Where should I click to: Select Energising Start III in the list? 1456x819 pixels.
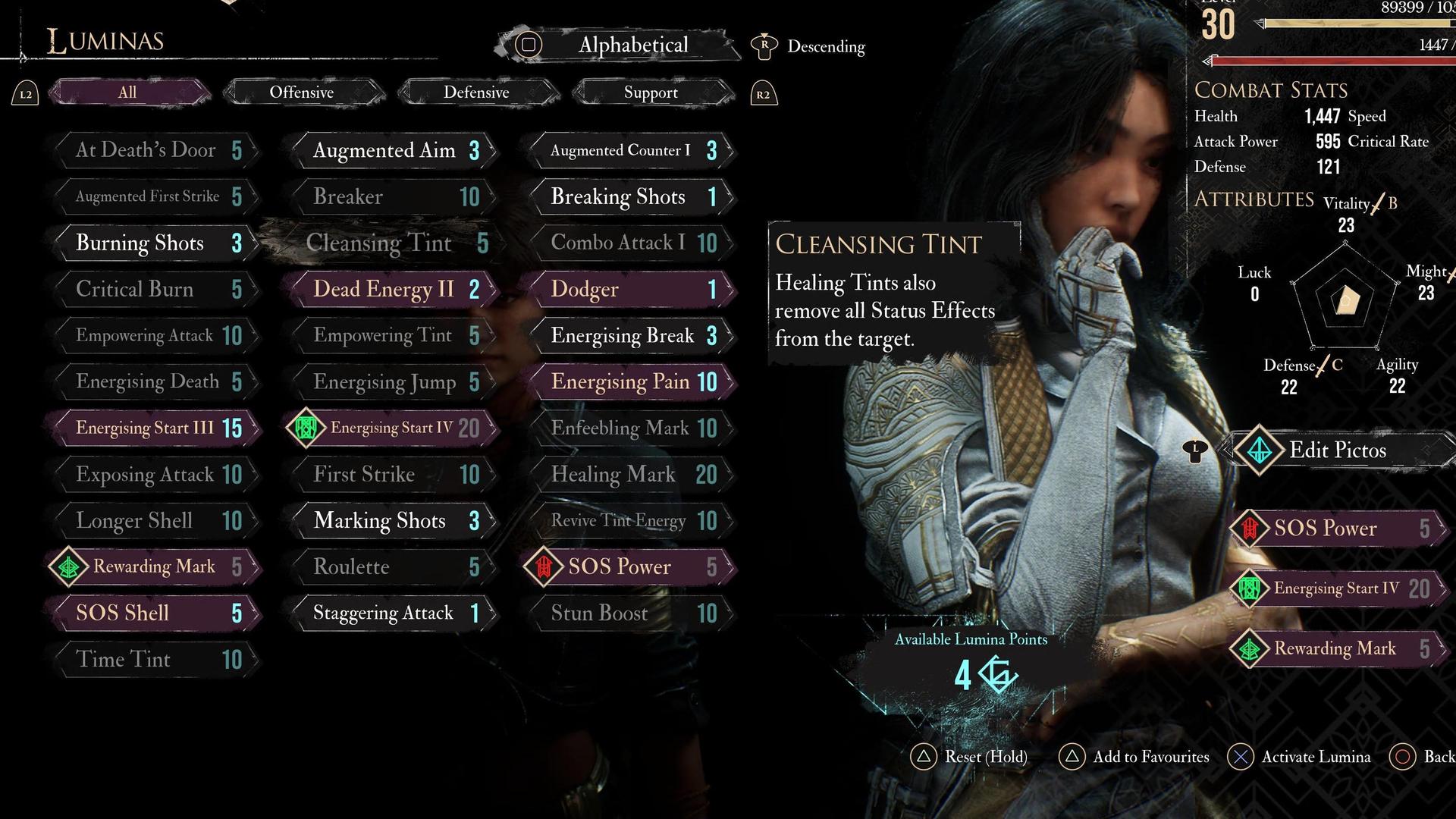[156, 428]
